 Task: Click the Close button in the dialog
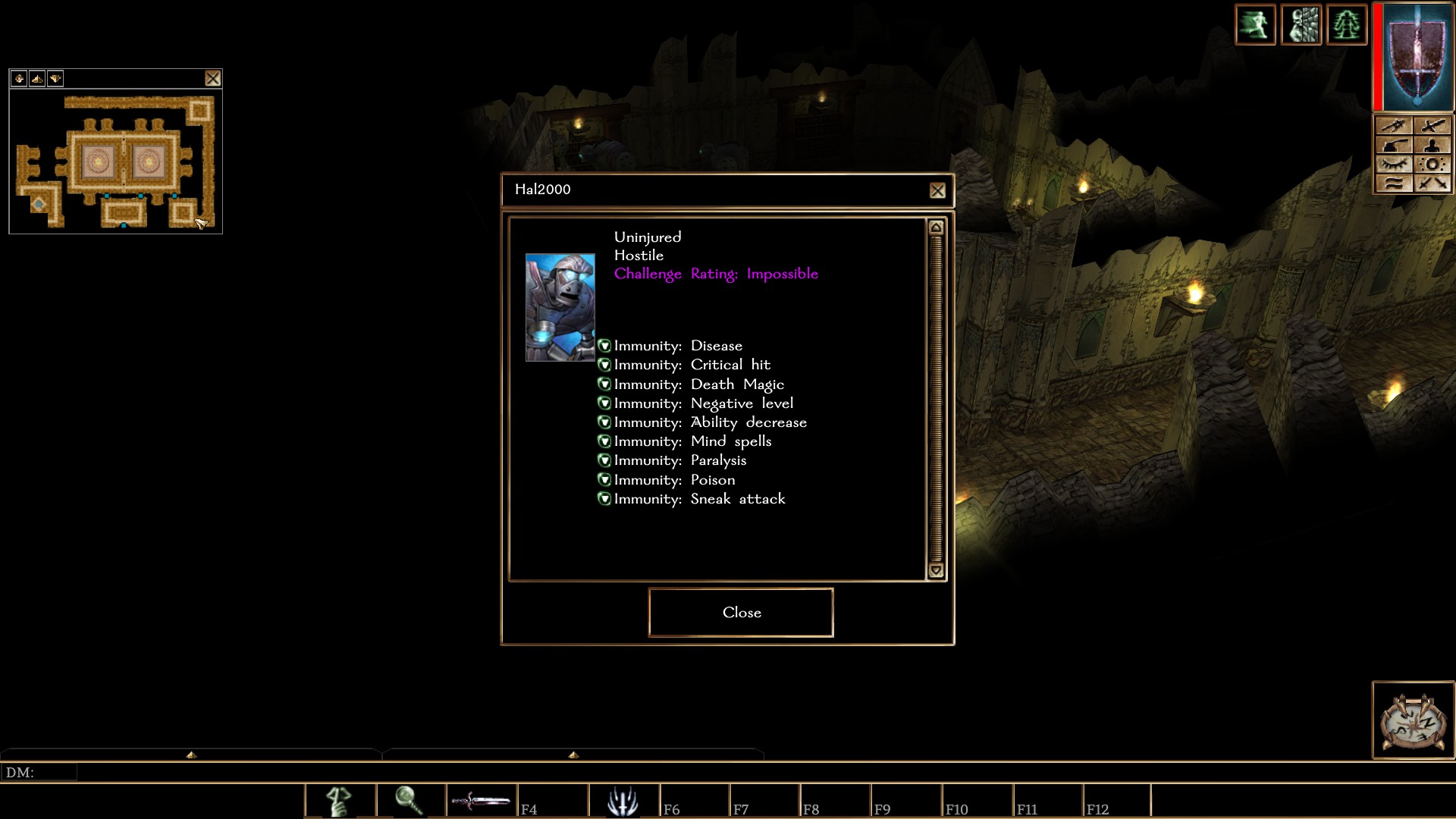tap(741, 613)
